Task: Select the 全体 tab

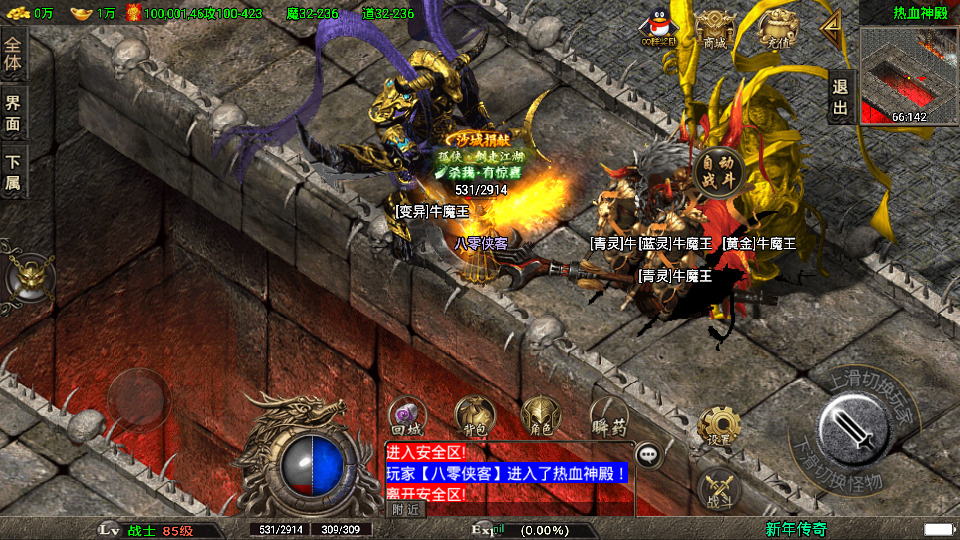Action: [x=13, y=56]
